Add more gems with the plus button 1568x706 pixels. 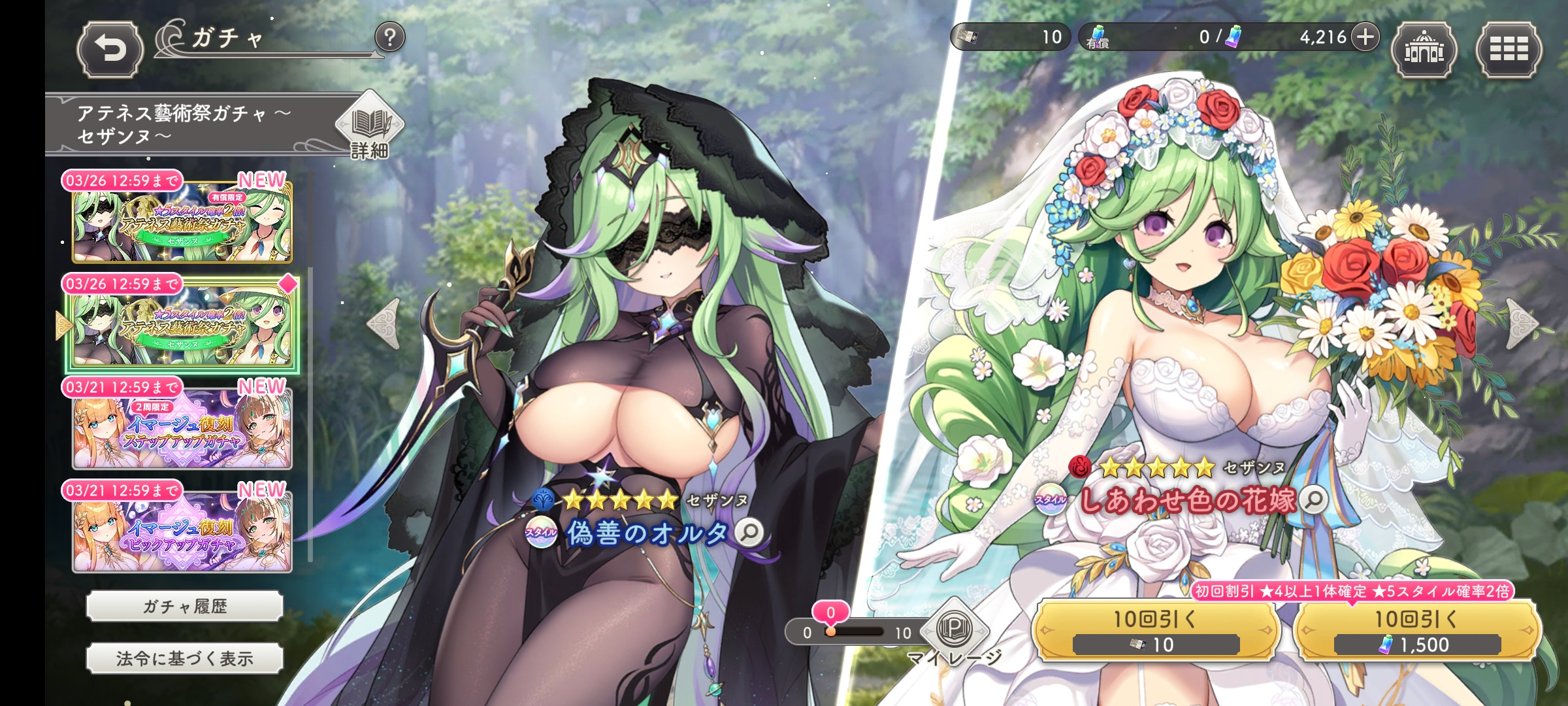[1365, 37]
